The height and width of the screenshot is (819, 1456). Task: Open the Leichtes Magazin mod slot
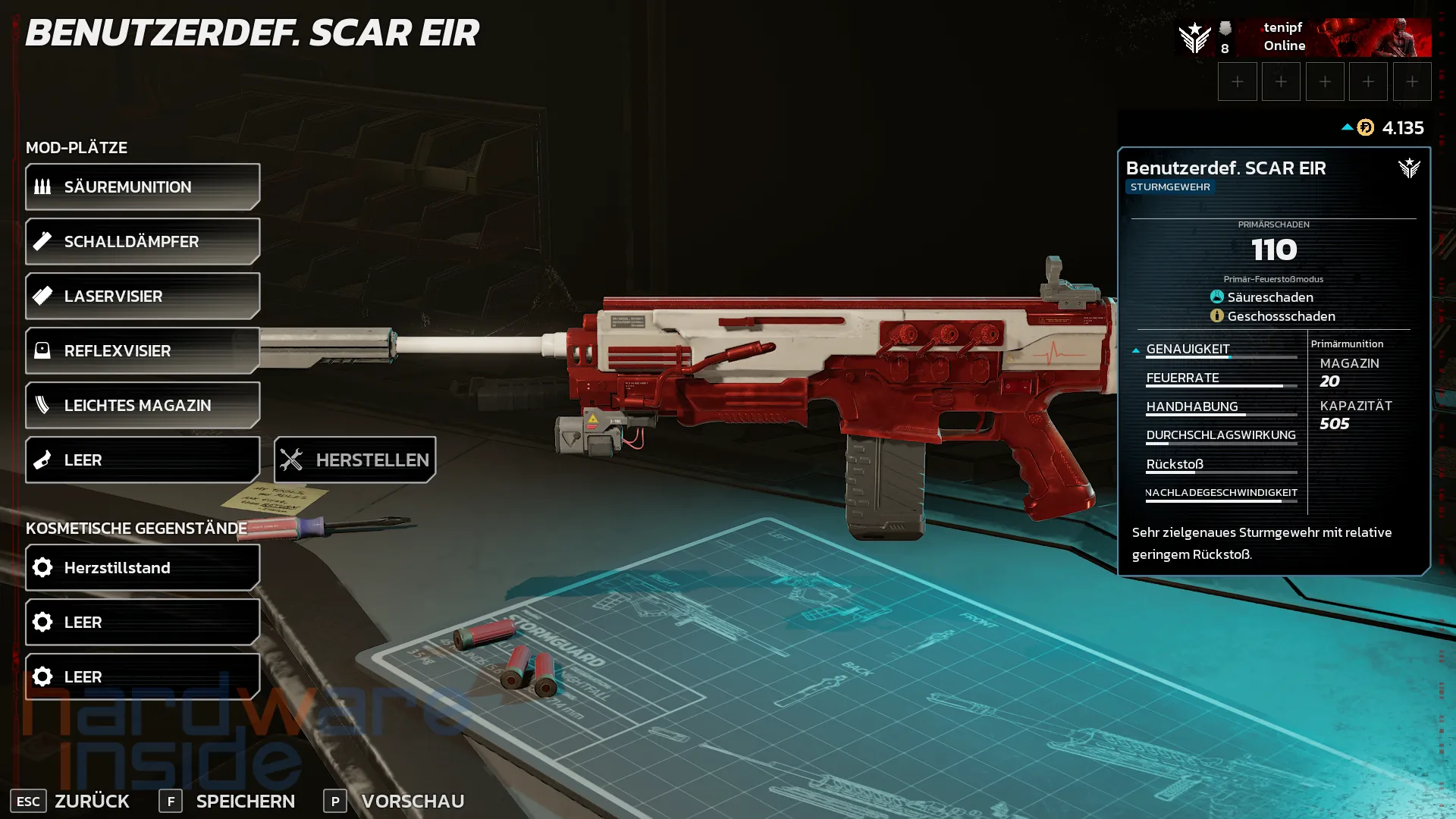tap(143, 405)
